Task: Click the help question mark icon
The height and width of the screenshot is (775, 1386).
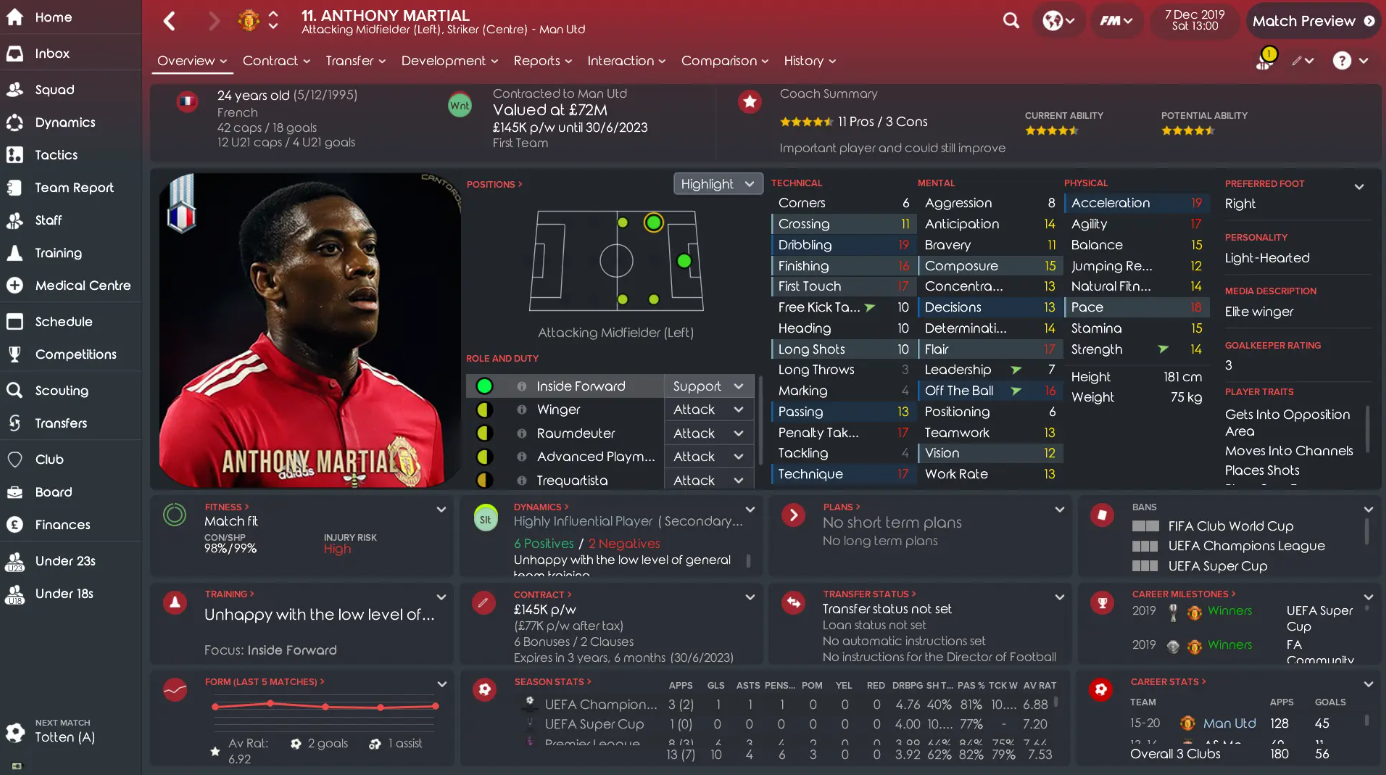Action: click(x=1344, y=61)
